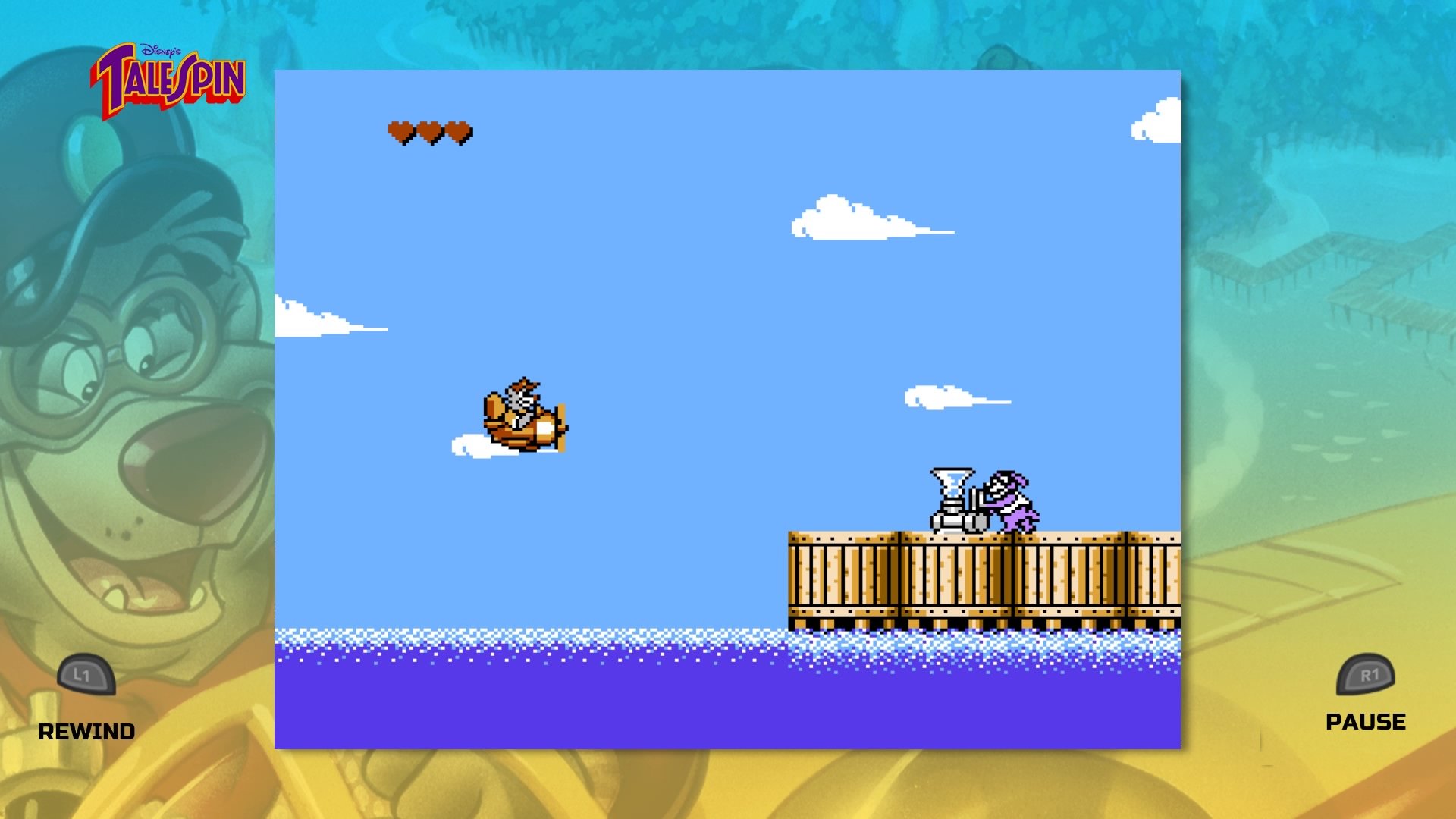Click the REWIND label

87,733
